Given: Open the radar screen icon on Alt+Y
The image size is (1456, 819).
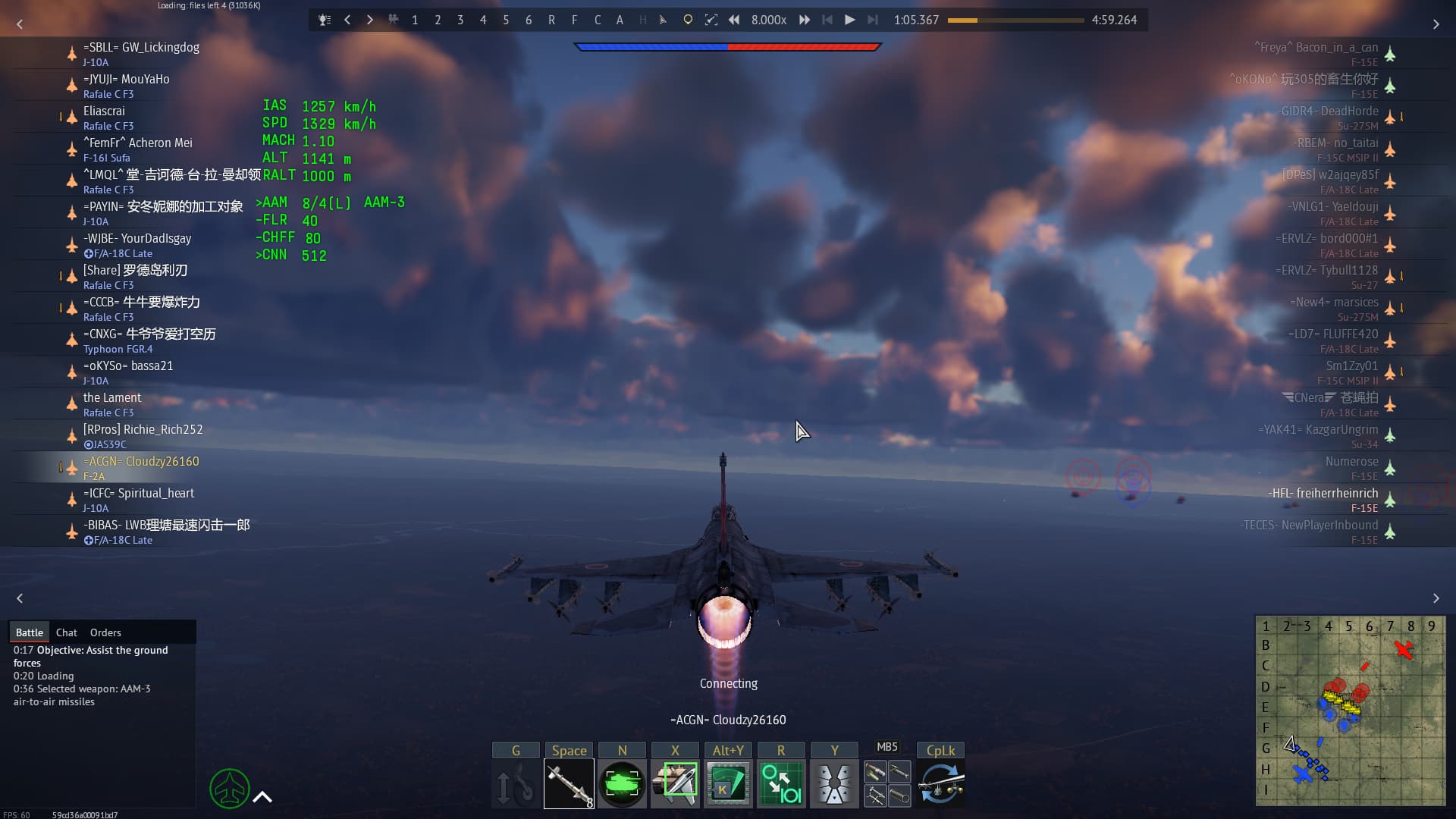Looking at the screenshot, I should pos(727,783).
